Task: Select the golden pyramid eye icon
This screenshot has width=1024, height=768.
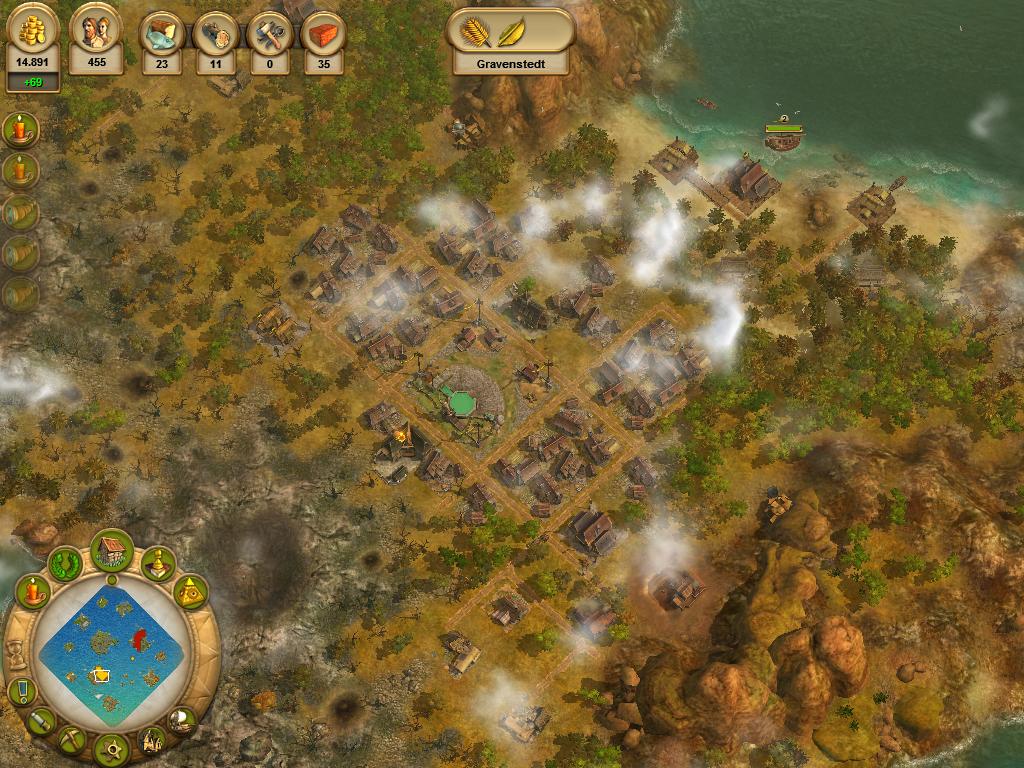Action: coord(190,593)
